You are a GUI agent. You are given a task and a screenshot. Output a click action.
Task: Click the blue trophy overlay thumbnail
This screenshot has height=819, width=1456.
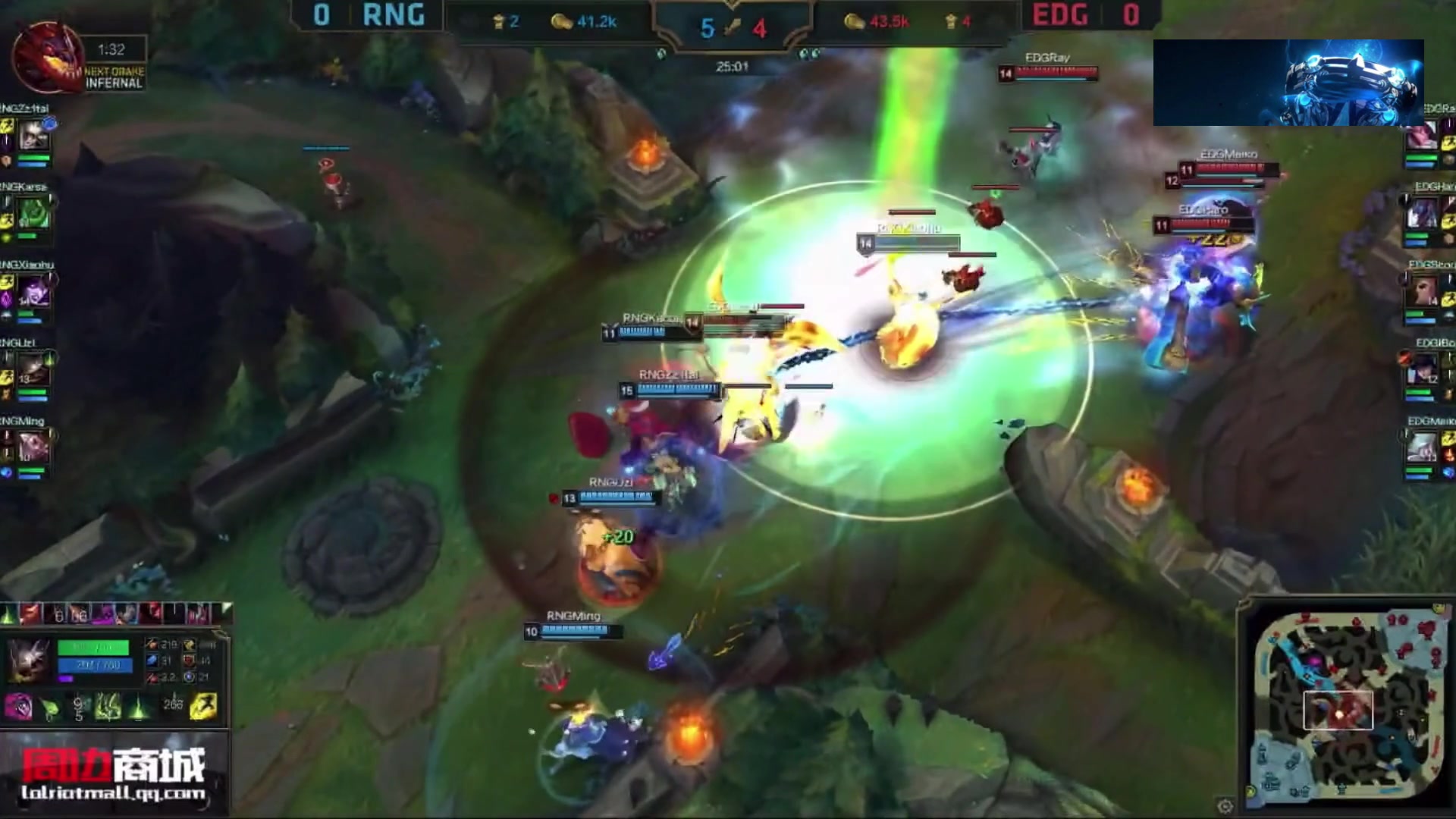[x=1288, y=83]
